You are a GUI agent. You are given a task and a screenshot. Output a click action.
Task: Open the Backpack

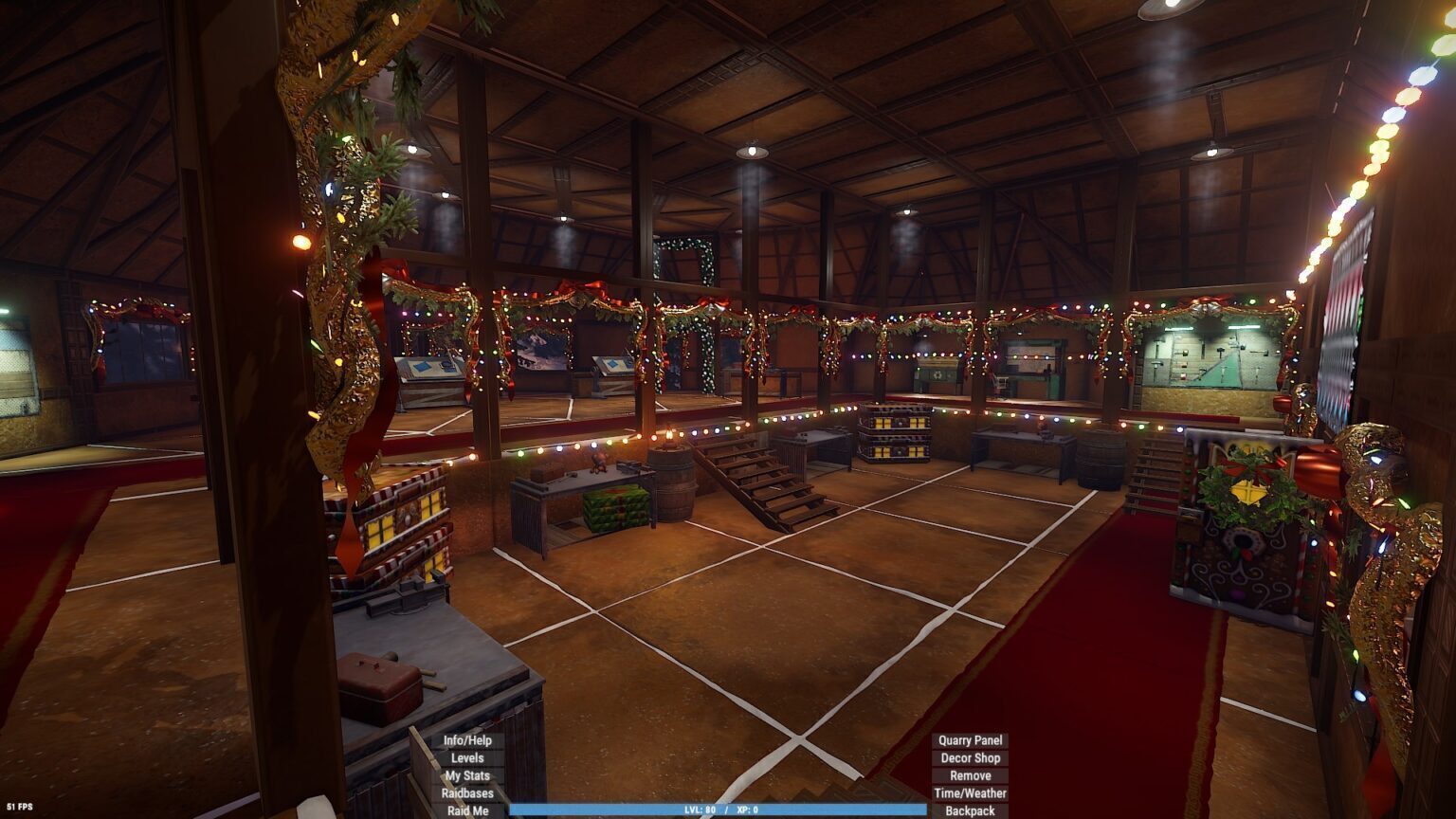point(970,810)
